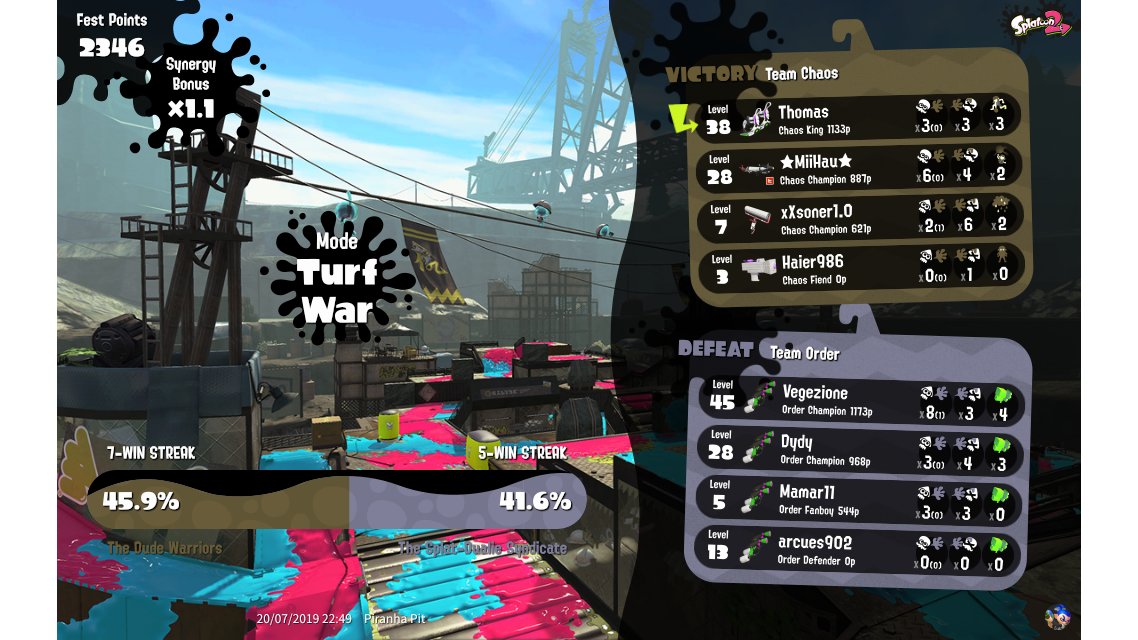Choose the xXsoner1.0 player row
1138x640 pixels.
[x=860, y=217]
